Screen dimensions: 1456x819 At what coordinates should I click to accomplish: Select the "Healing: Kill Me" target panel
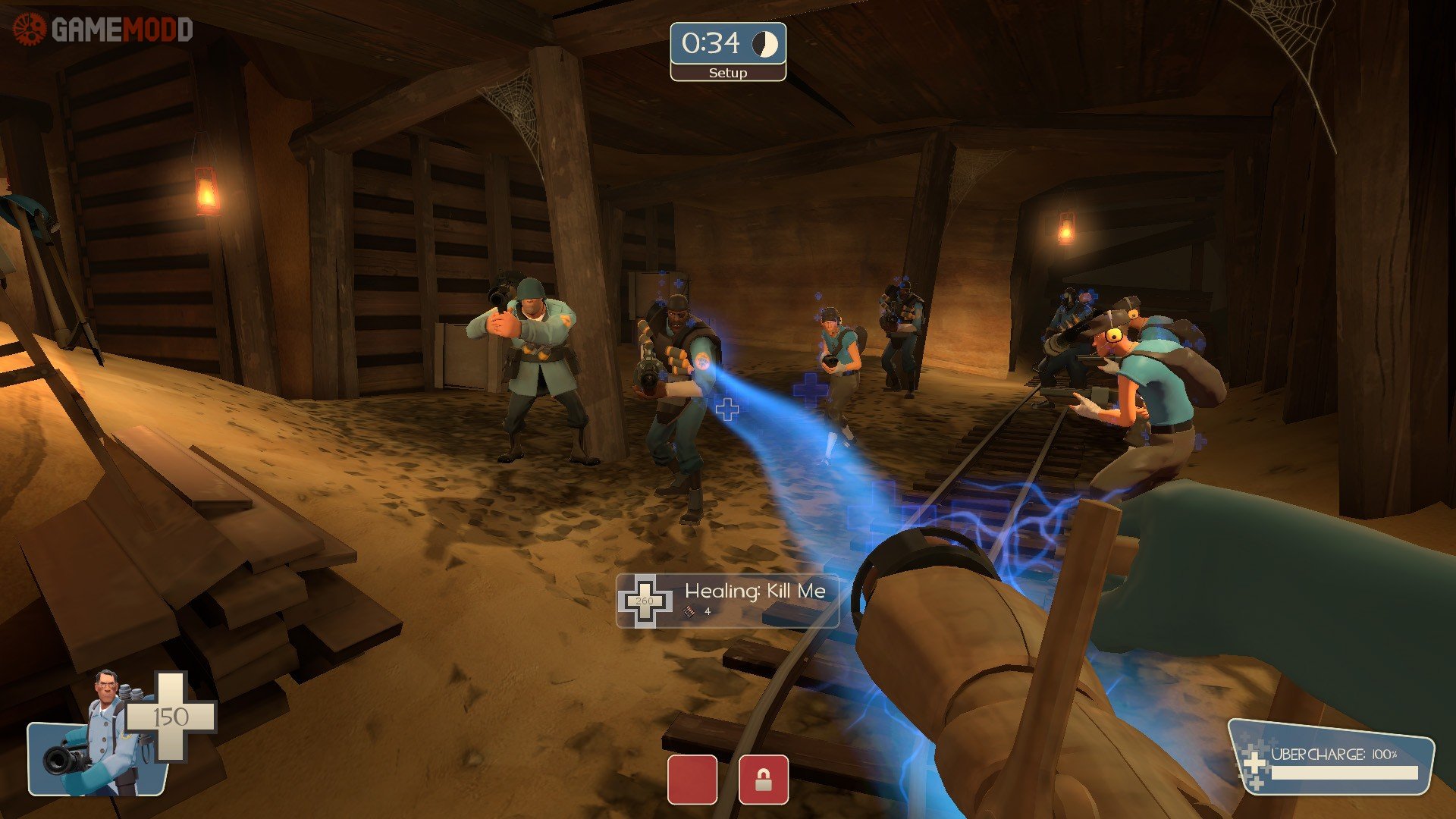727,601
